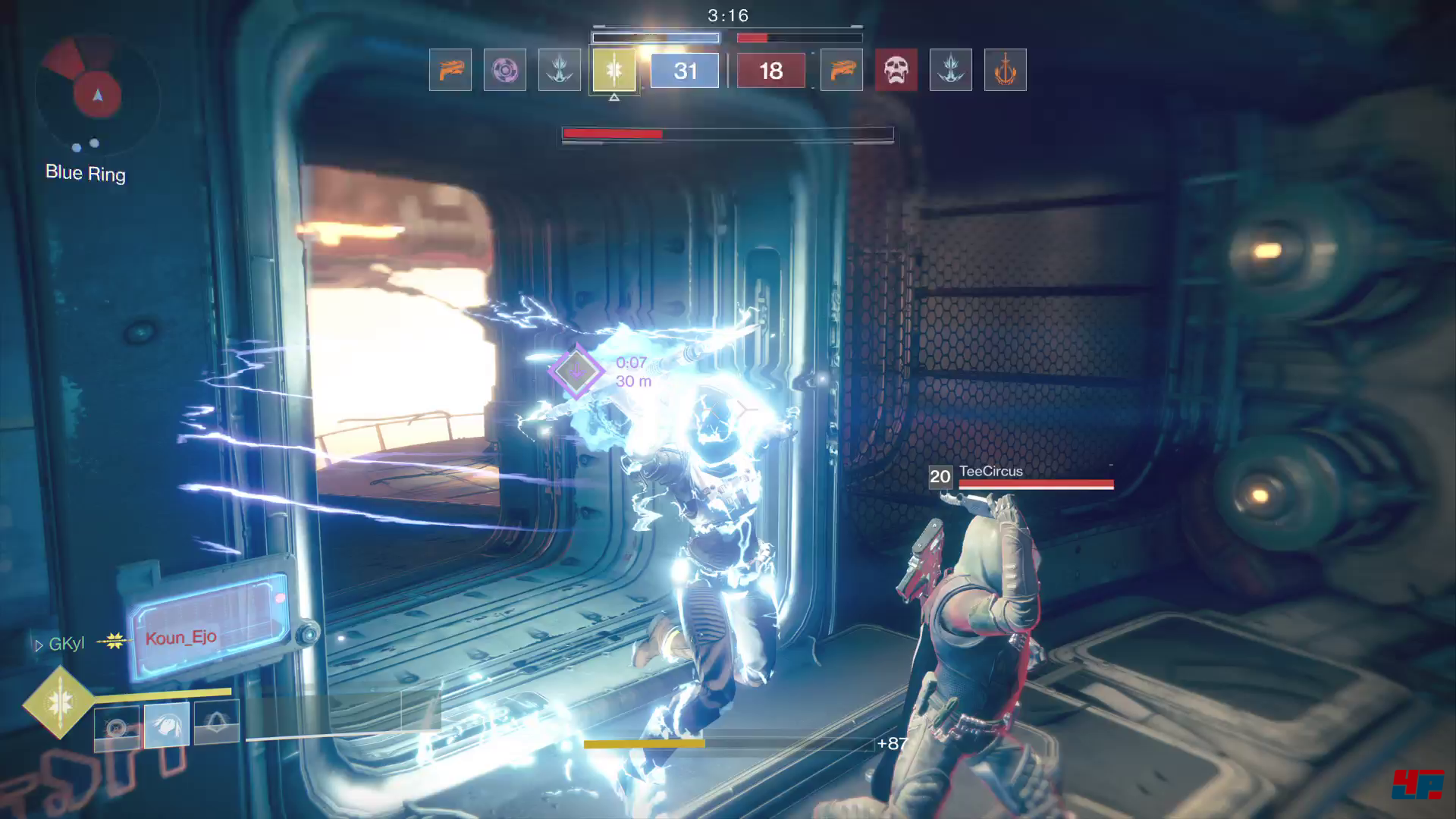Image resolution: width=1456 pixels, height=819 pixels.
Task: Click the grenade ability icon
Action: coord(117,727)
